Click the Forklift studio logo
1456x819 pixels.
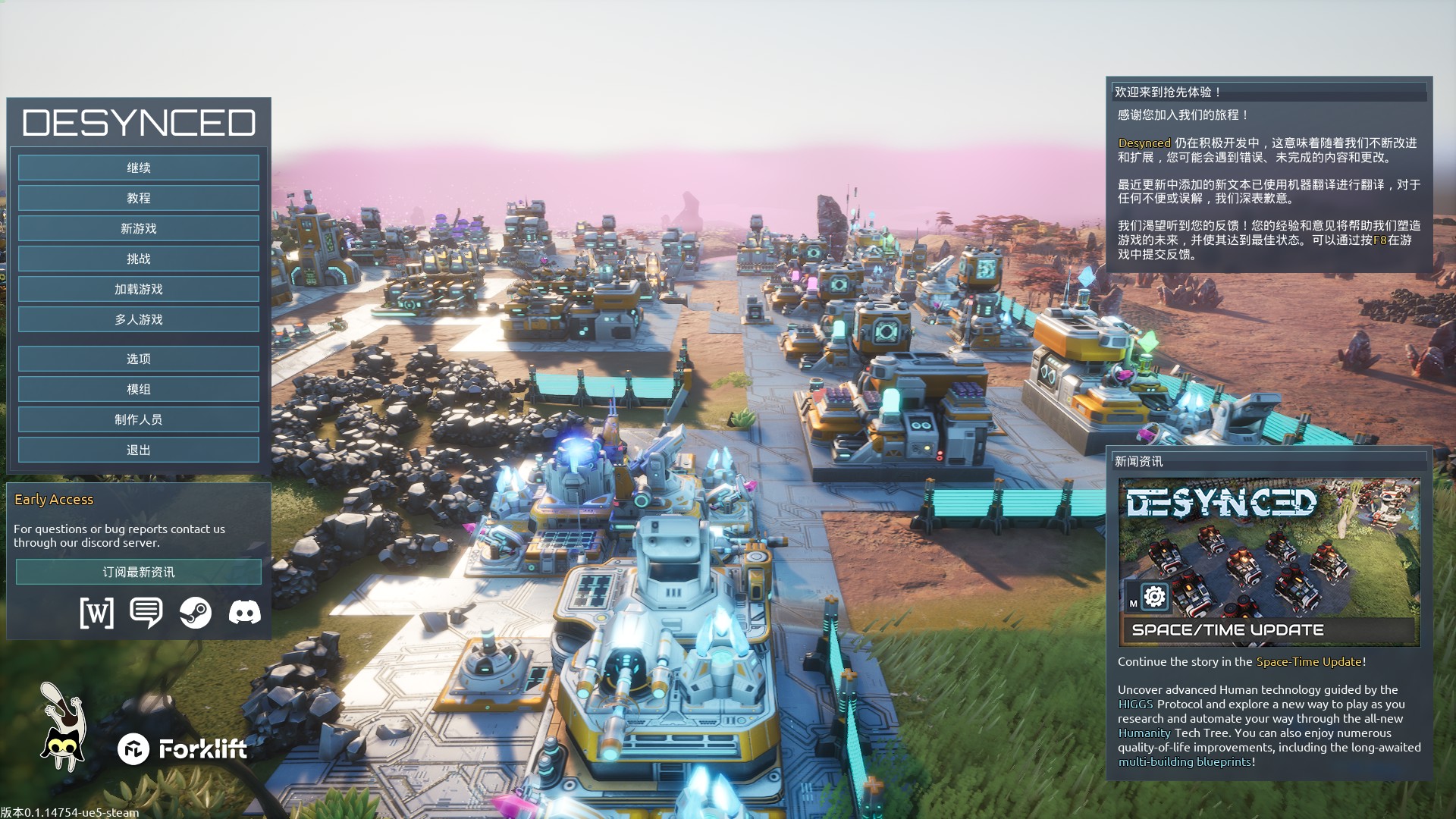tap(183, 749)
